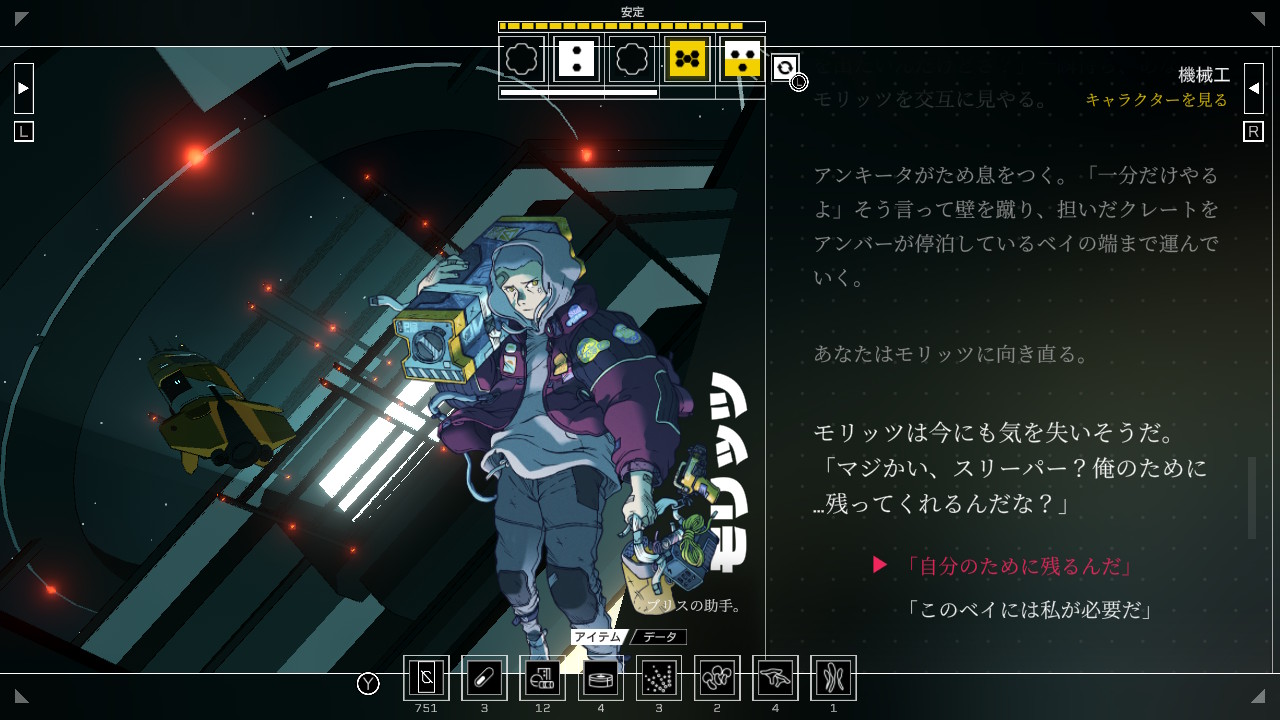This screenshot has width=1280, height=720.
Task: Select the mushrooms inventory item
Action: click(x=716, y=678)
